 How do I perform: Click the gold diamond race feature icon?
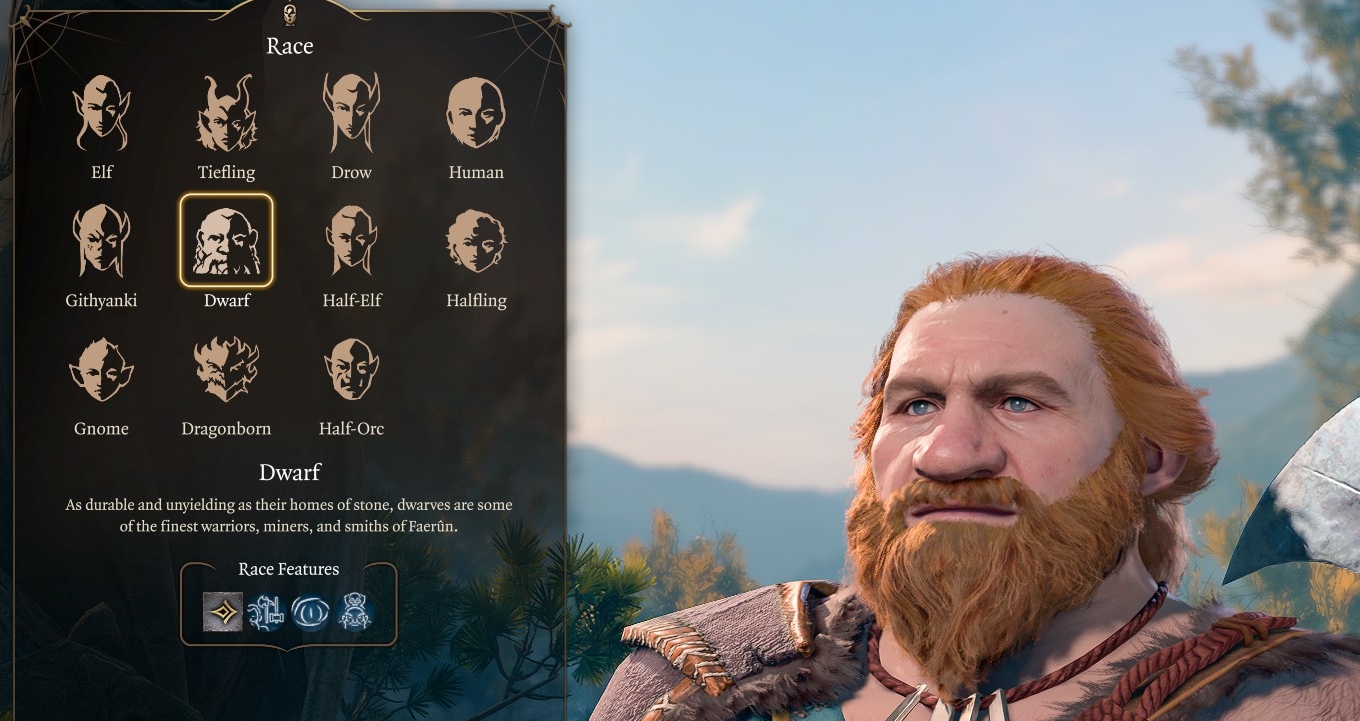(225, 610)
